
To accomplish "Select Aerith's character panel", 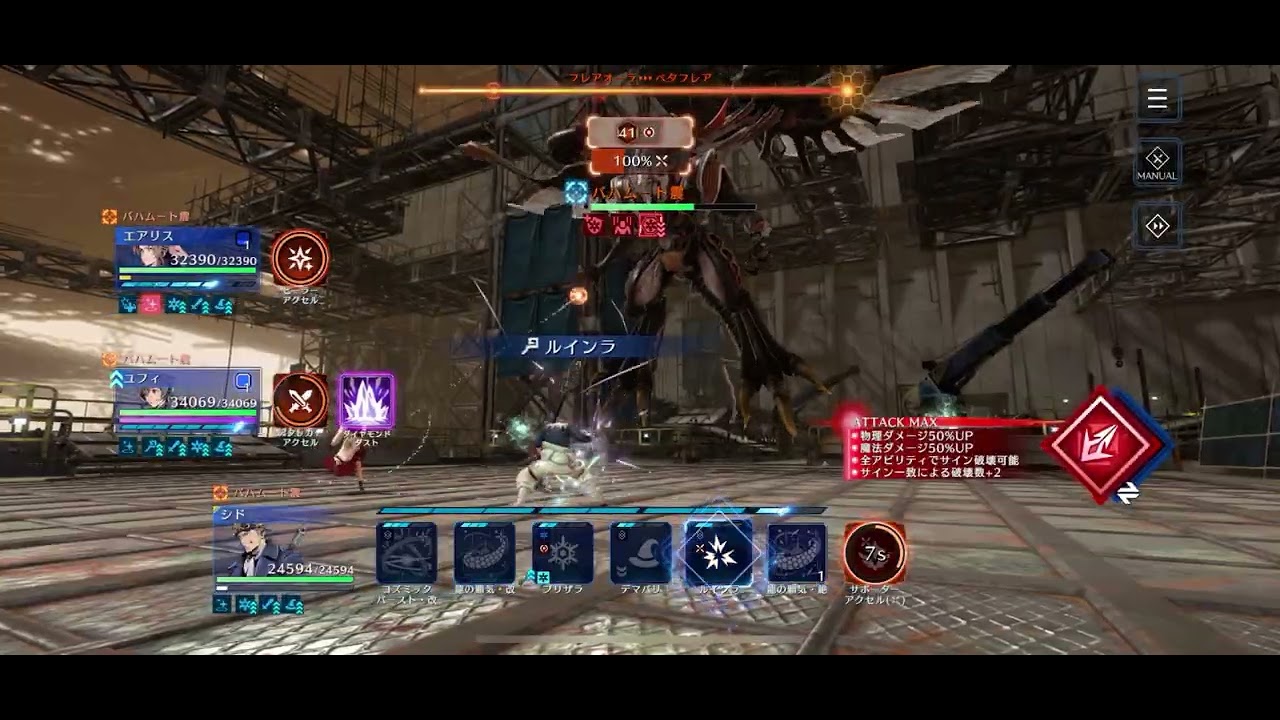I will coord(187,258).
